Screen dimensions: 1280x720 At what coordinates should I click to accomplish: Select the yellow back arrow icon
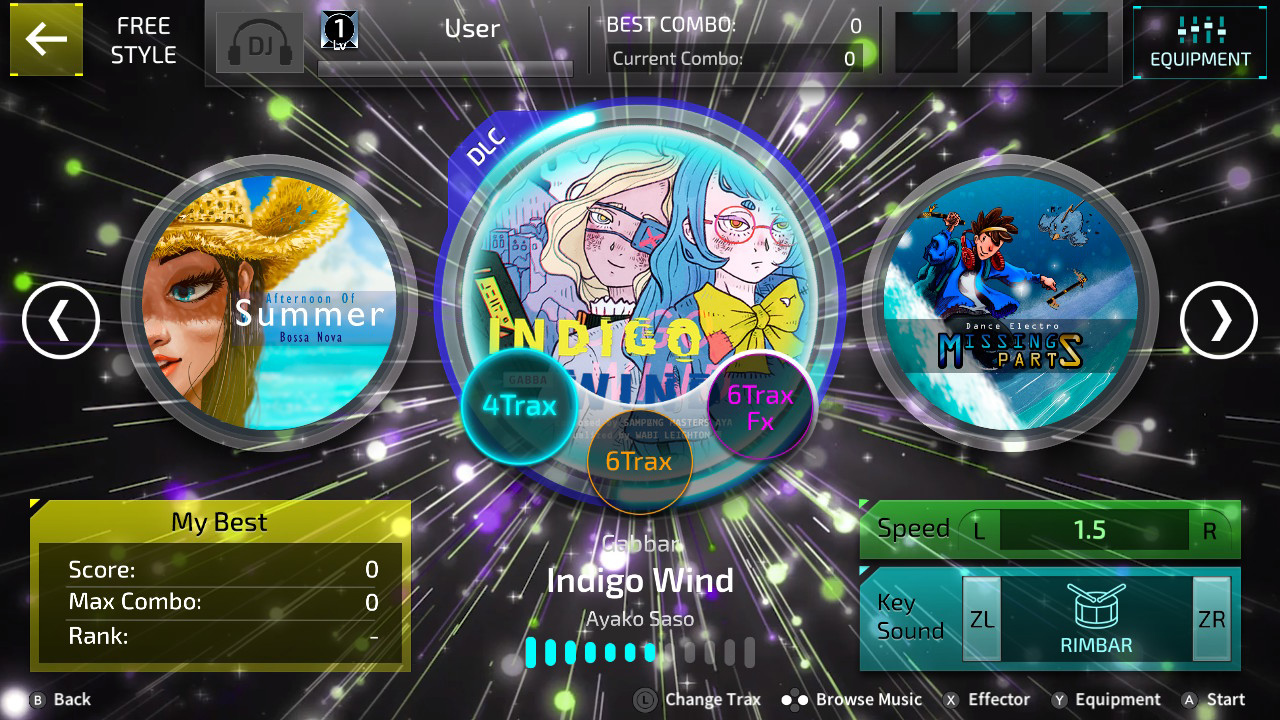pos(46,40)
